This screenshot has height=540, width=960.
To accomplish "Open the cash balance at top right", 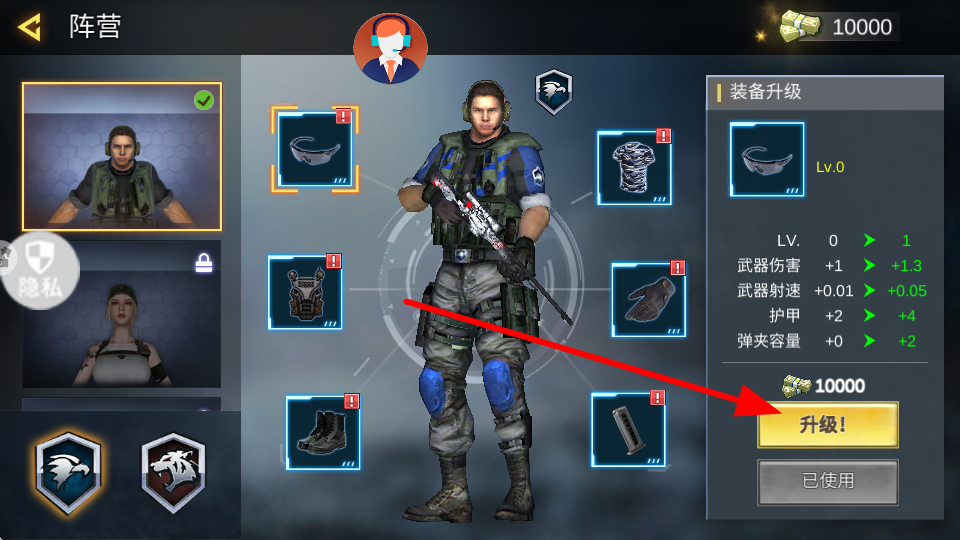I will point(840,27).
